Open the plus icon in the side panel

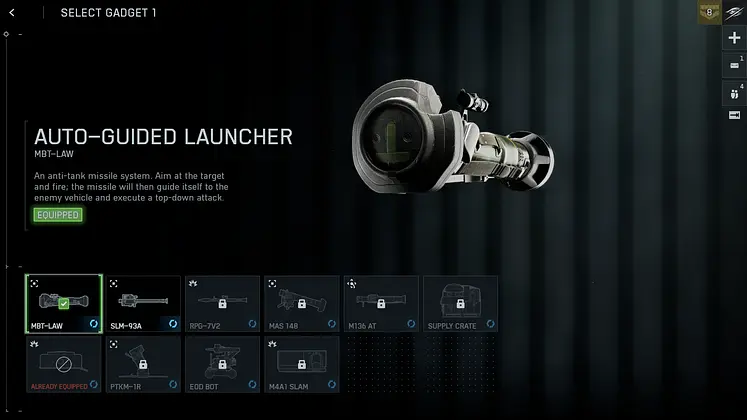735,39
